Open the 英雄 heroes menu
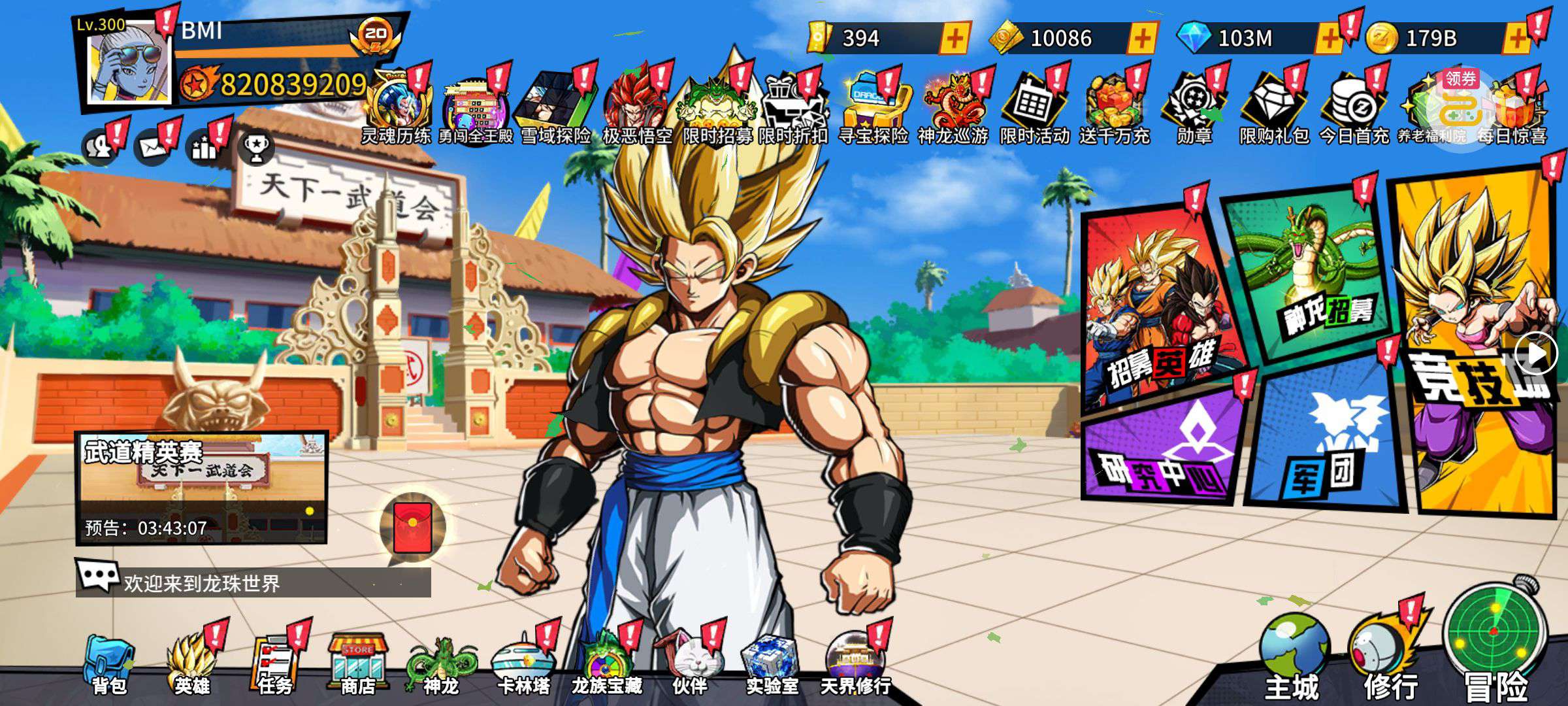The width and height of the screenshot is (1568, 706). coord(191,664)
